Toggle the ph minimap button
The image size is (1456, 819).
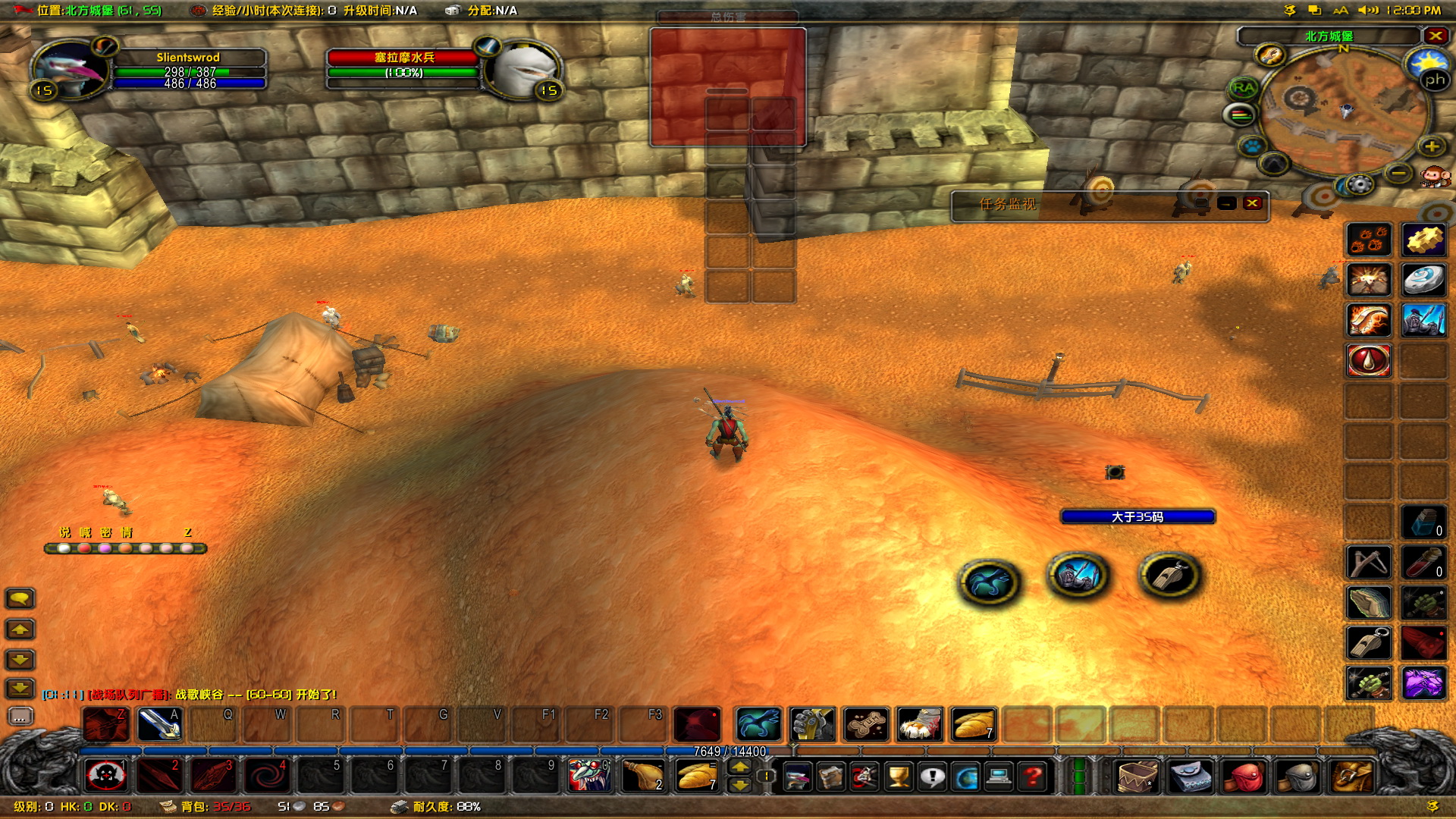tap(1436, 79)
